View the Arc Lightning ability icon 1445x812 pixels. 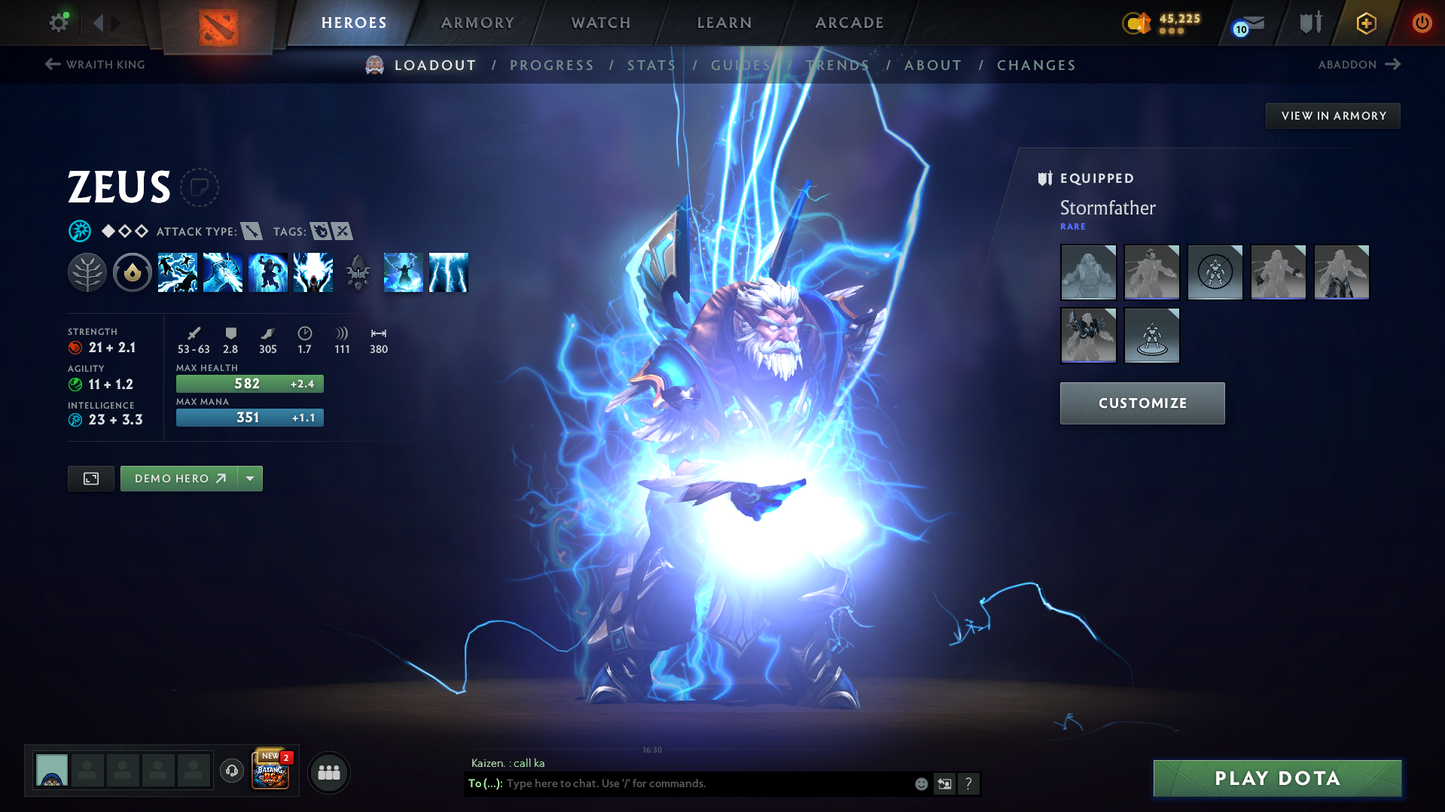(177, 271)
